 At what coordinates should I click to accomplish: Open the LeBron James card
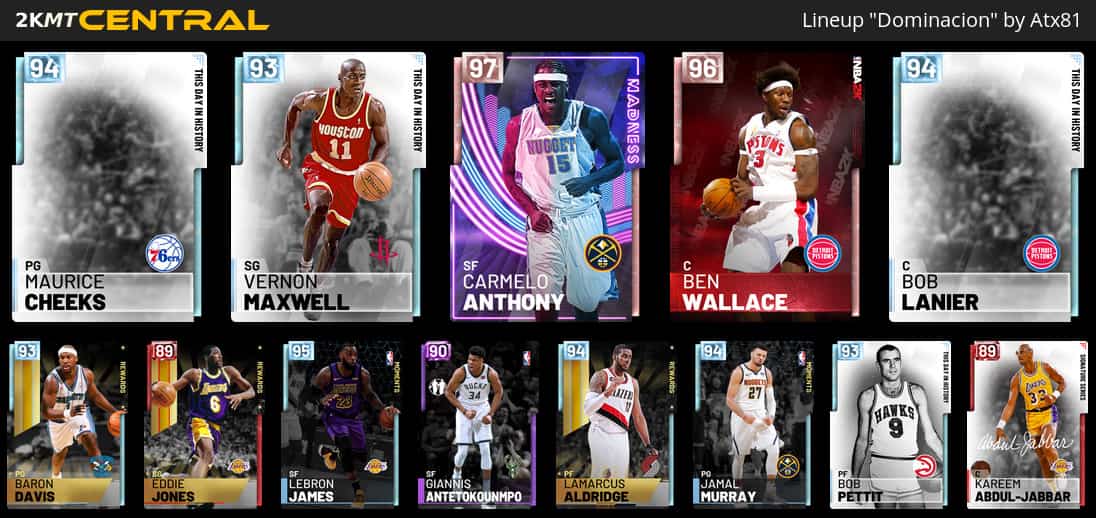pos(341,424)
